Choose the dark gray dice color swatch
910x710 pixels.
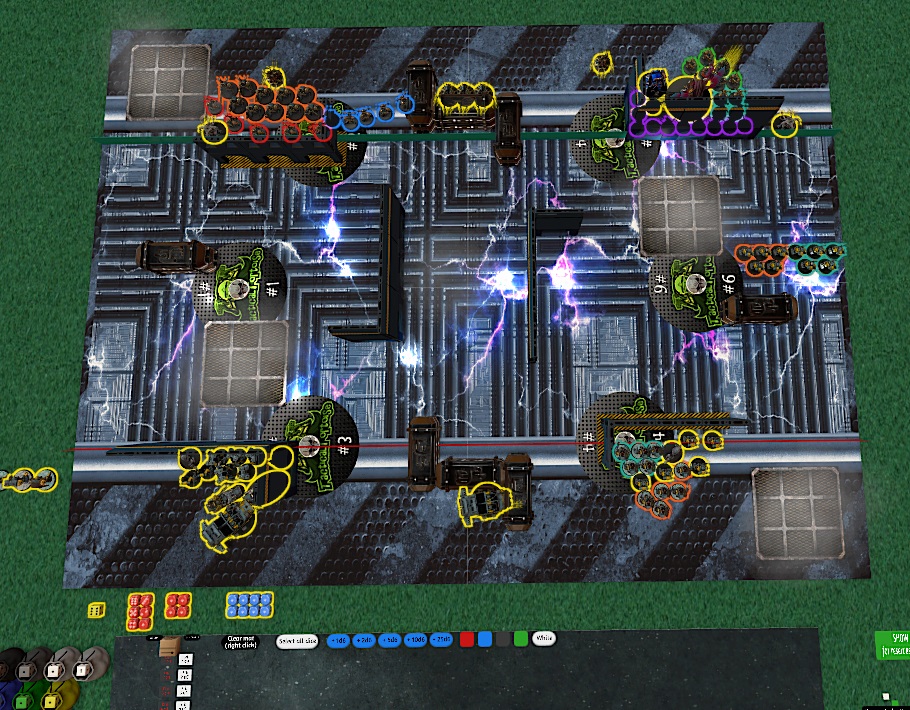pos(502,638)
